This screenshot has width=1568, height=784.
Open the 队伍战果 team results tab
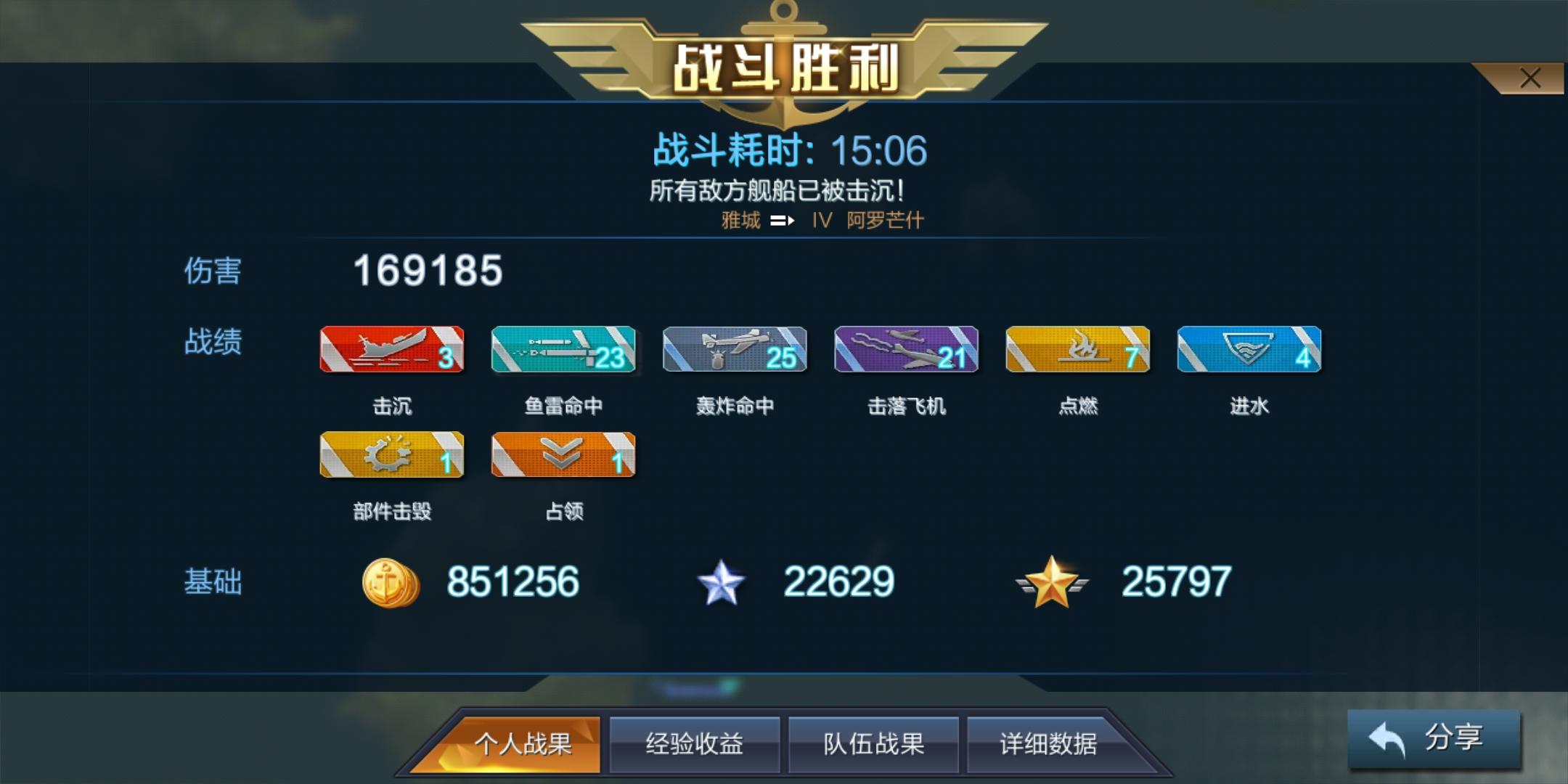(873, 744)
